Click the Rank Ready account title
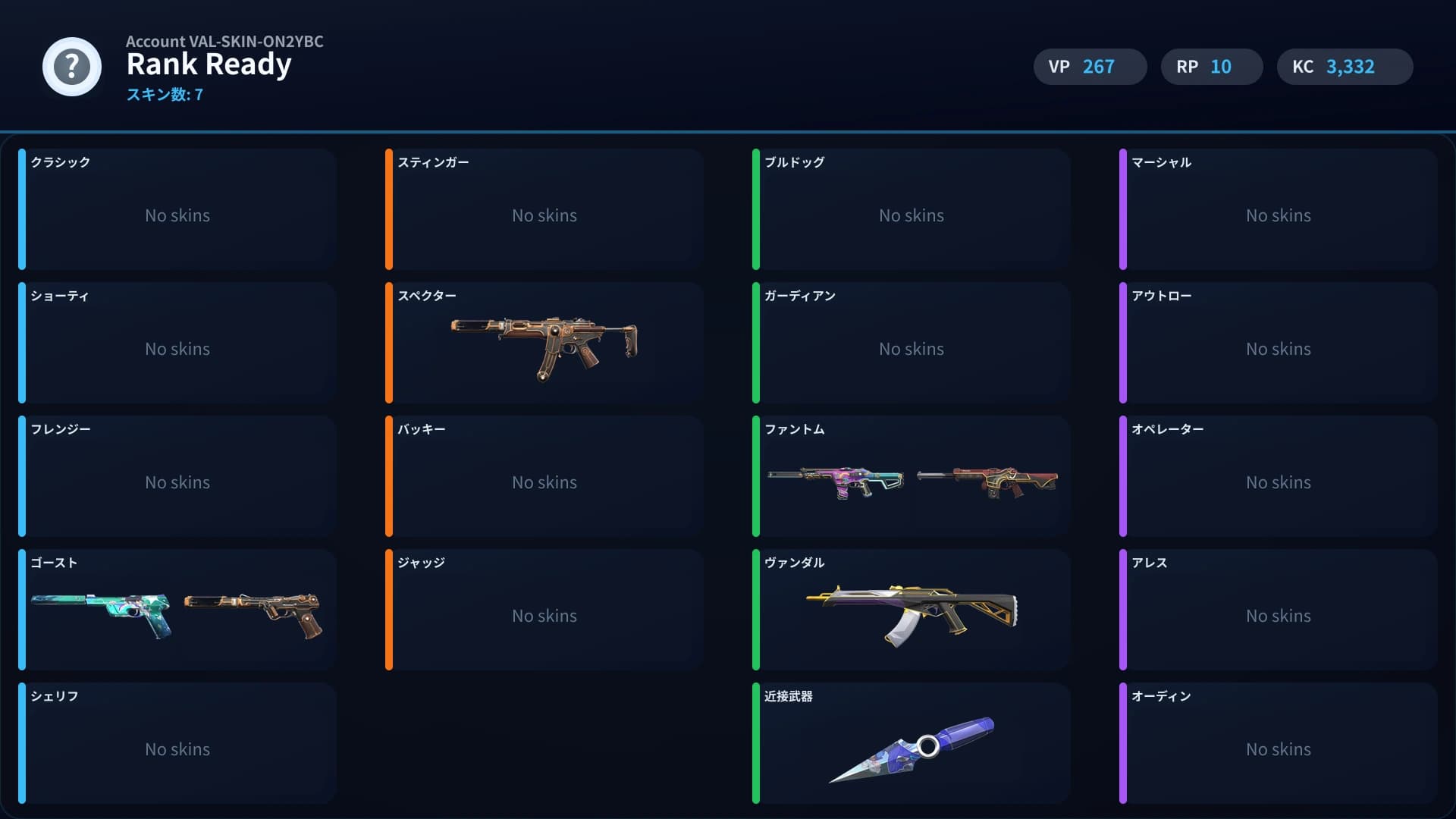1456x819 pixels. click(x=209, y=64)
